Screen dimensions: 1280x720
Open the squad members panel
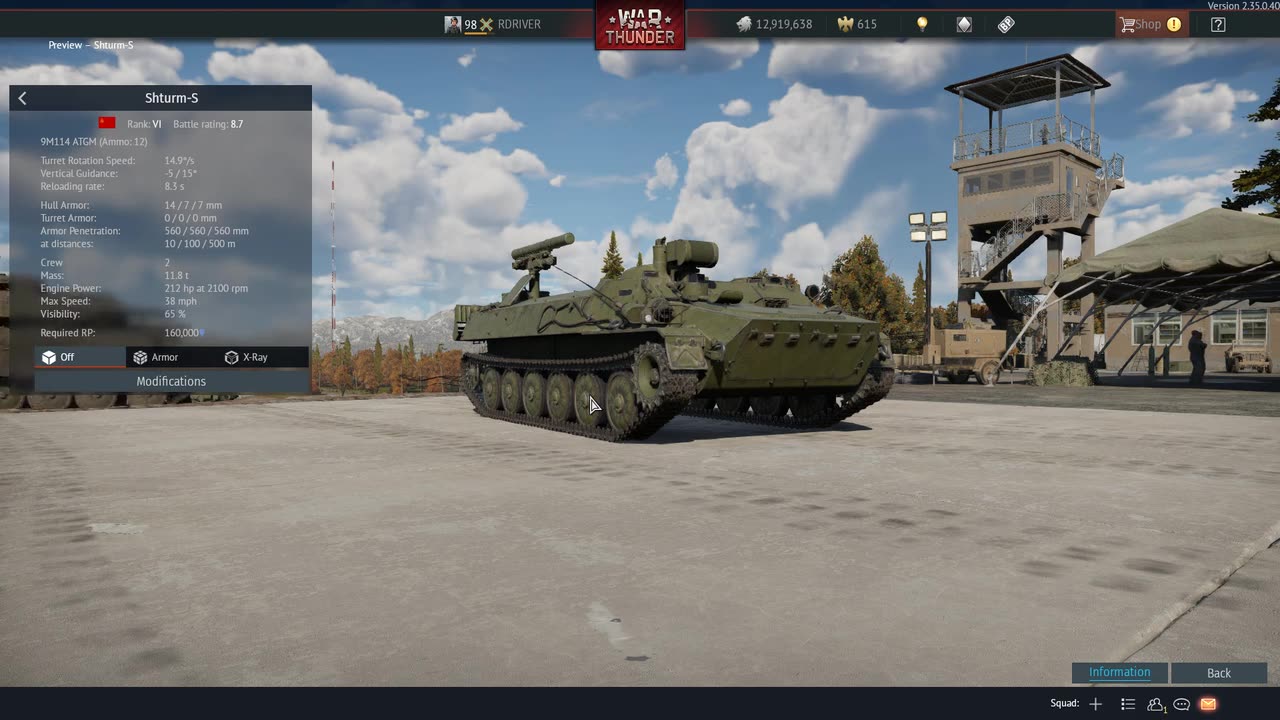pyautogui.click(x=1155, y=704)
